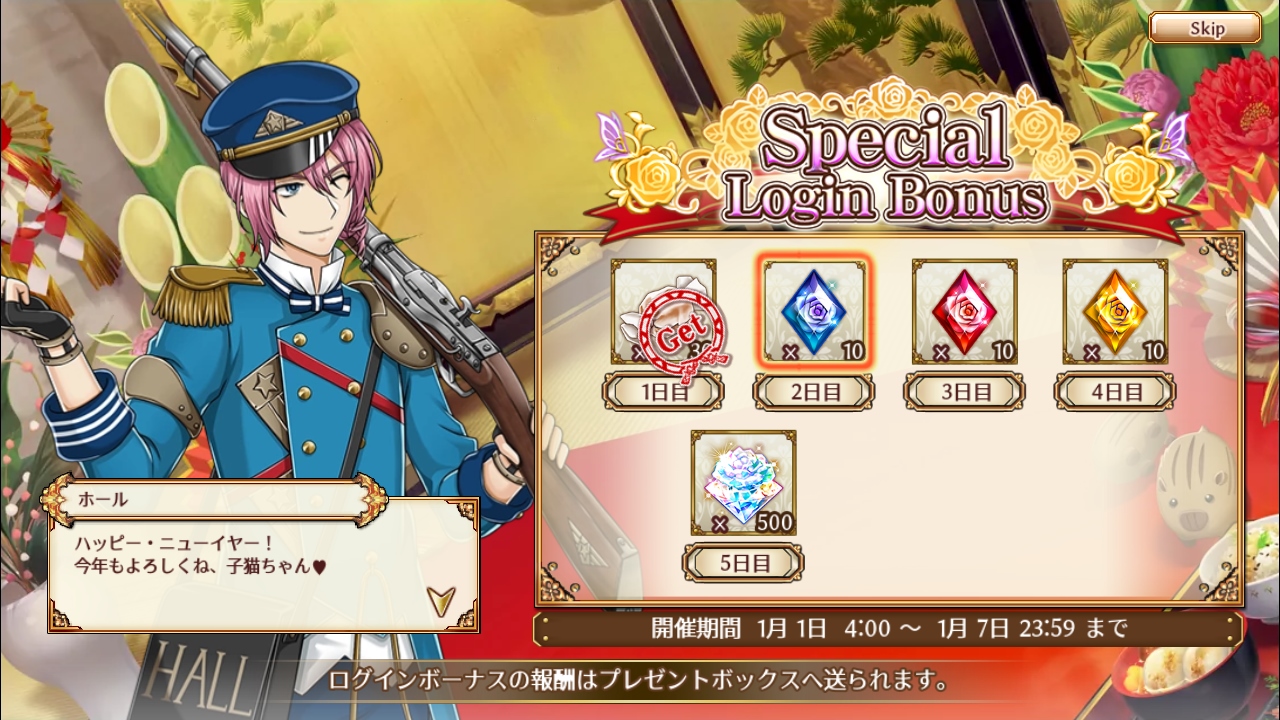
Task: Select the blue rose gem reward
Action: click(x=814, y=312)
